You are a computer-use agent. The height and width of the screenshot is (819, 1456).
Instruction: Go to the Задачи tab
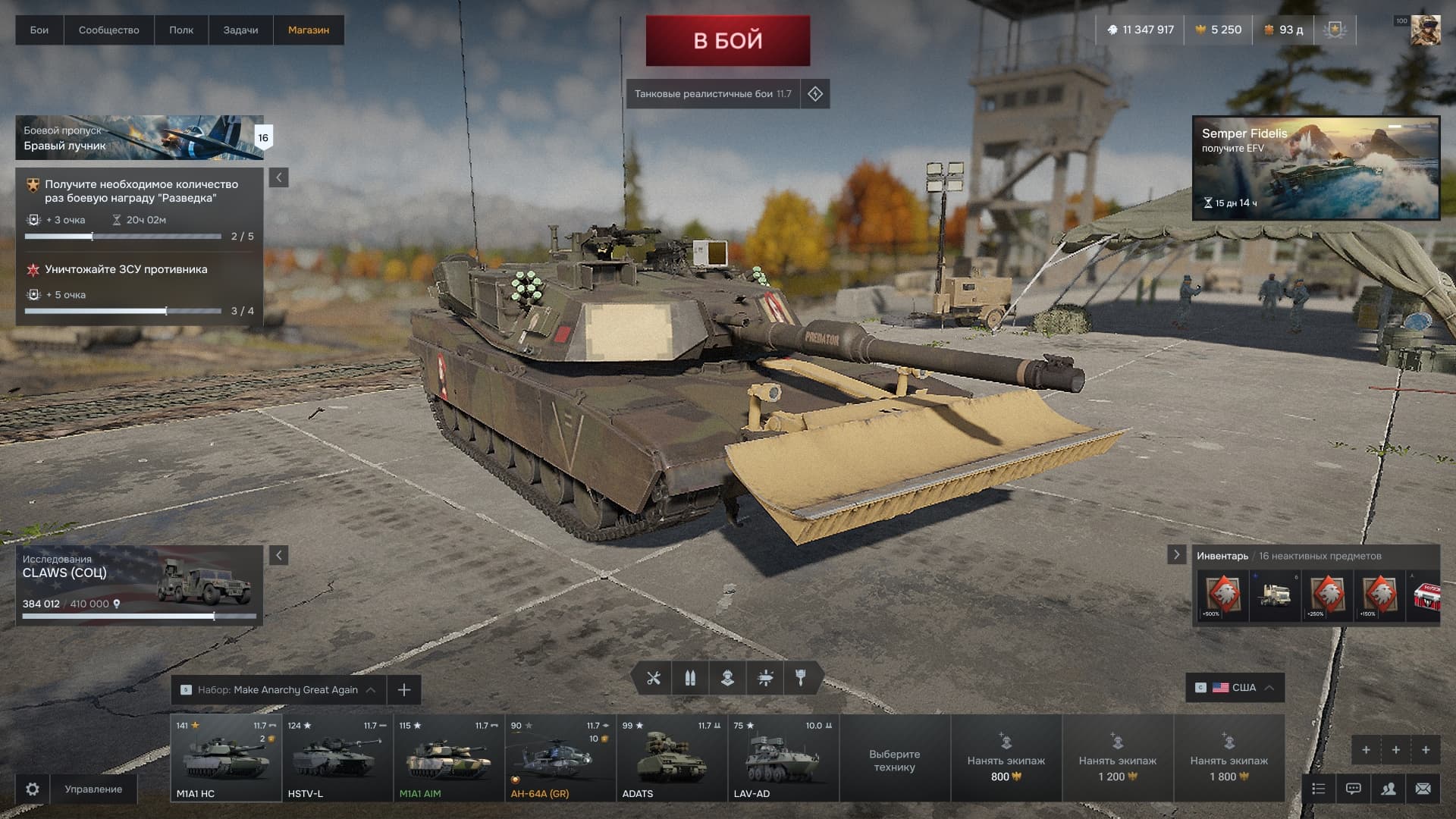240,30
